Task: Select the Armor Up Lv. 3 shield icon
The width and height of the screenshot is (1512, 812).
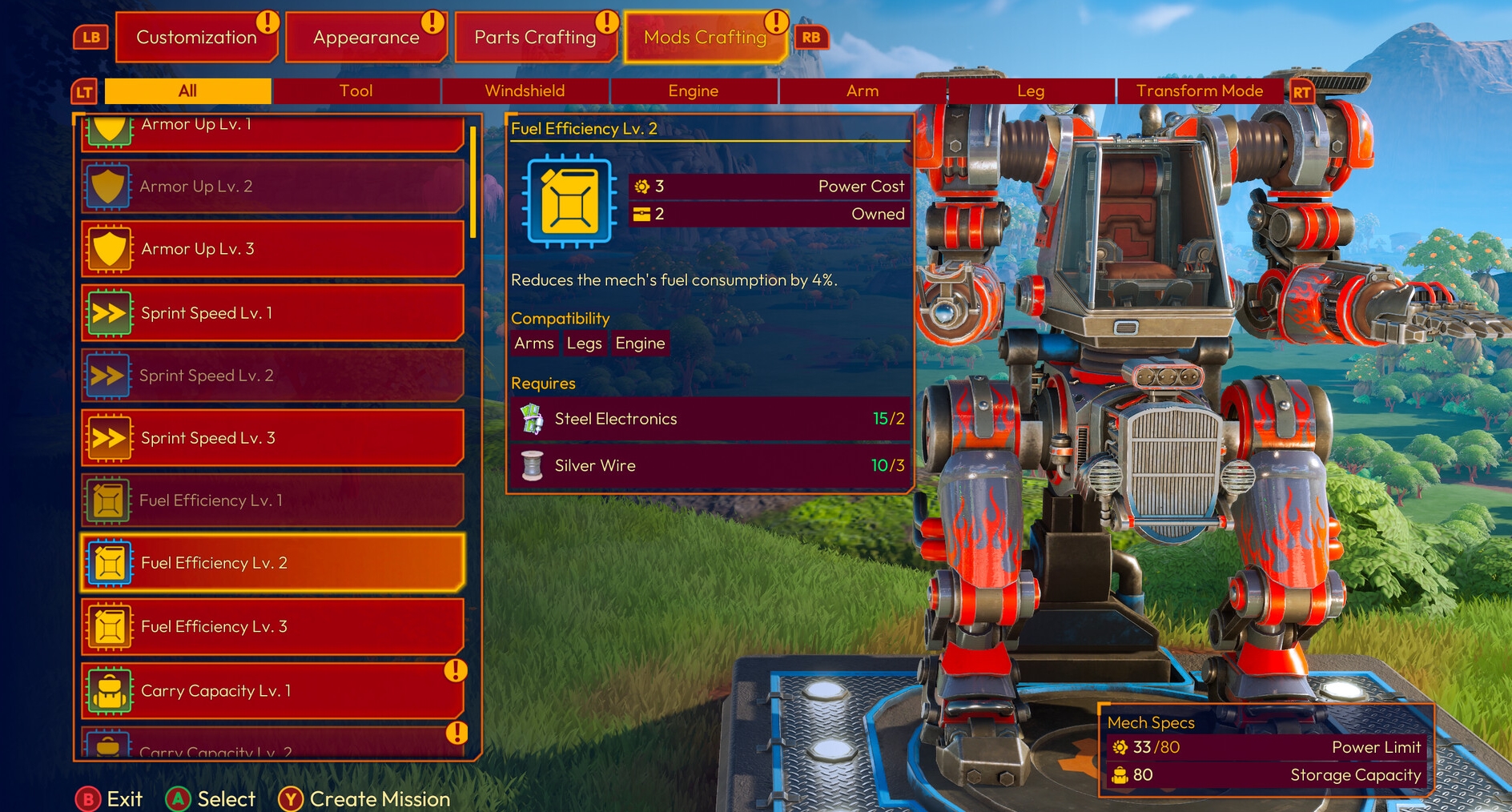Action: coord(110,249)
